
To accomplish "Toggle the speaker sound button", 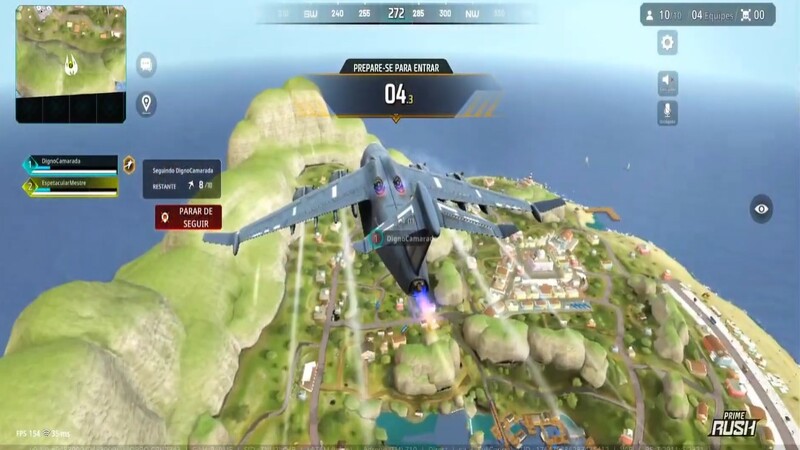I will [667, 82].
